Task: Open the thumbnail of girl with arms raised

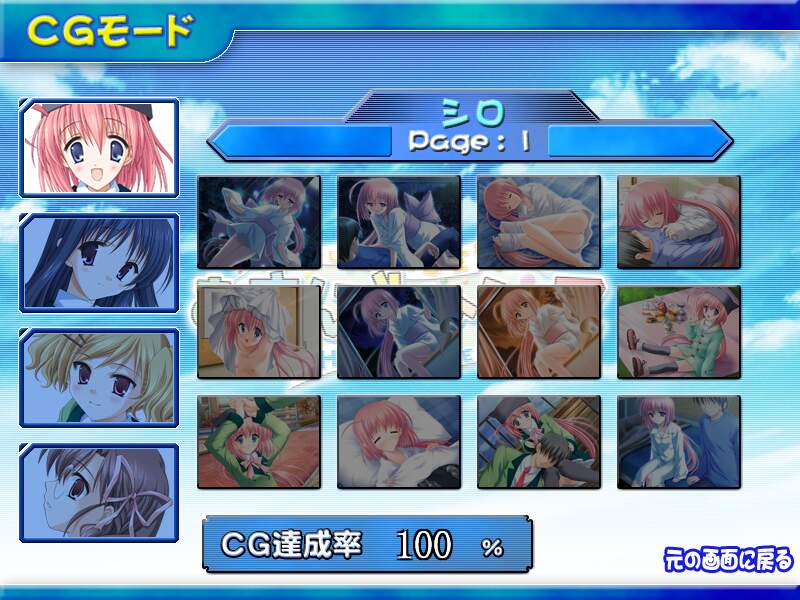Action: 259,442
